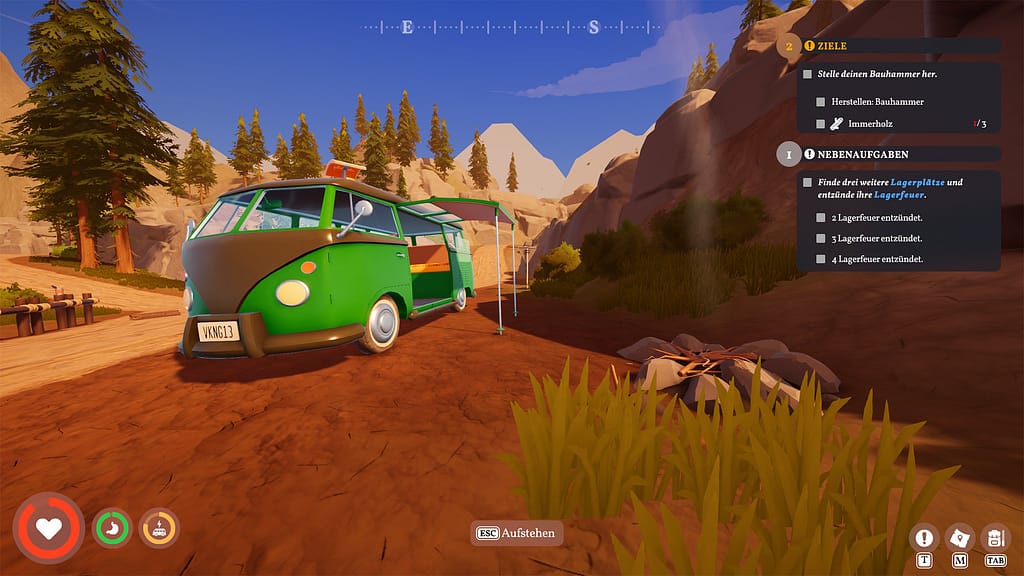
Task: Open the map icon
Action: (x=960, y=537)
